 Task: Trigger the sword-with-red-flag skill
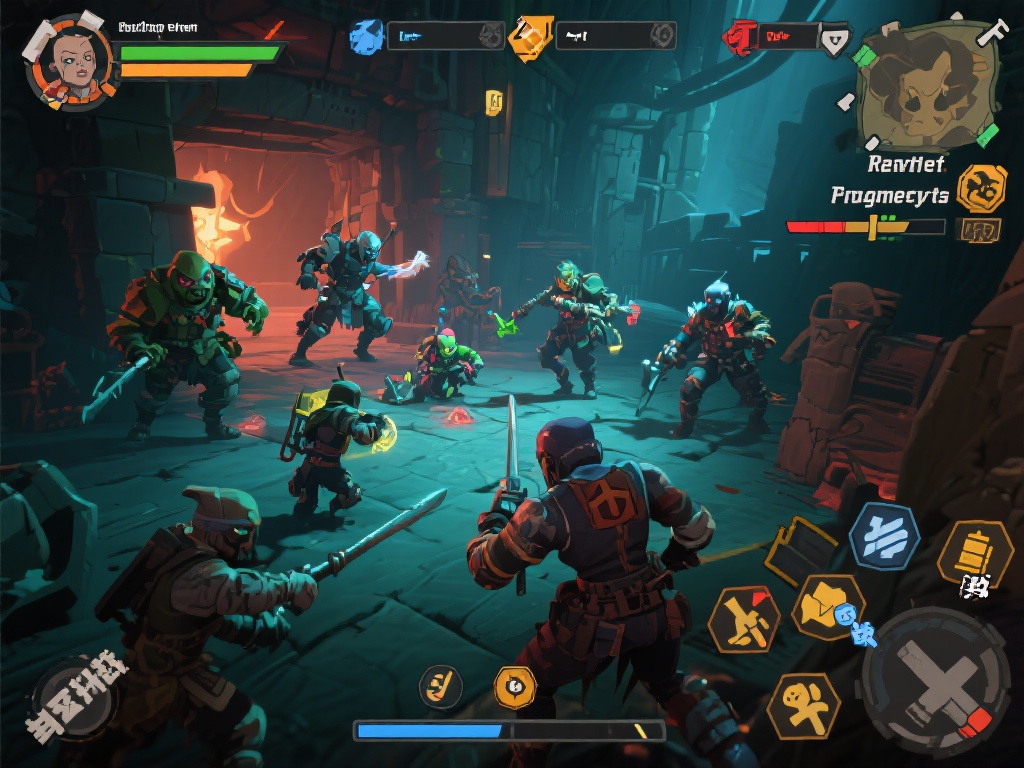tap(744, 620)
